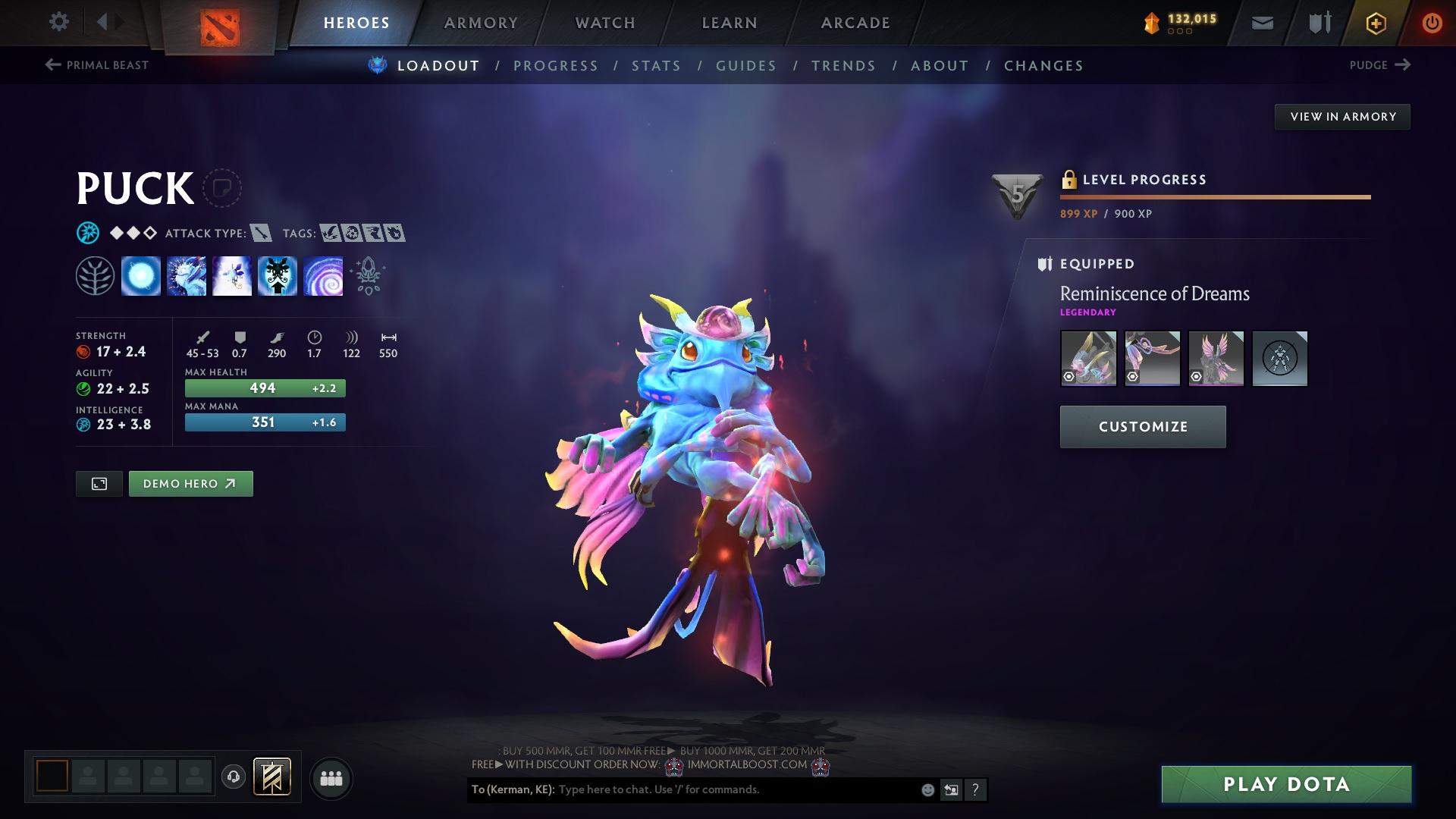This screenshot has height=819, width=1456.
Task: Click the forward arrow to Pudge
Action: (1404, 65)
